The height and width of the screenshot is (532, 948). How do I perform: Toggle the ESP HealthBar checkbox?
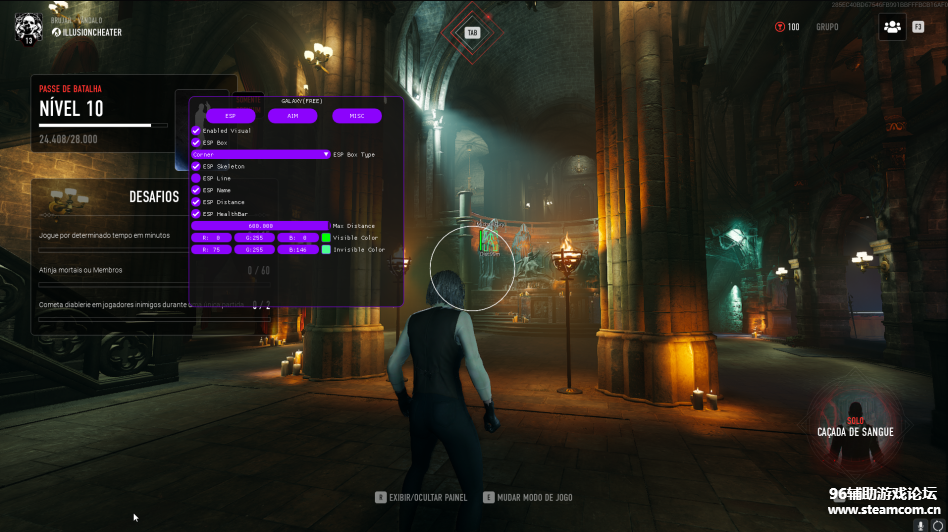click(x=196, y=214)
